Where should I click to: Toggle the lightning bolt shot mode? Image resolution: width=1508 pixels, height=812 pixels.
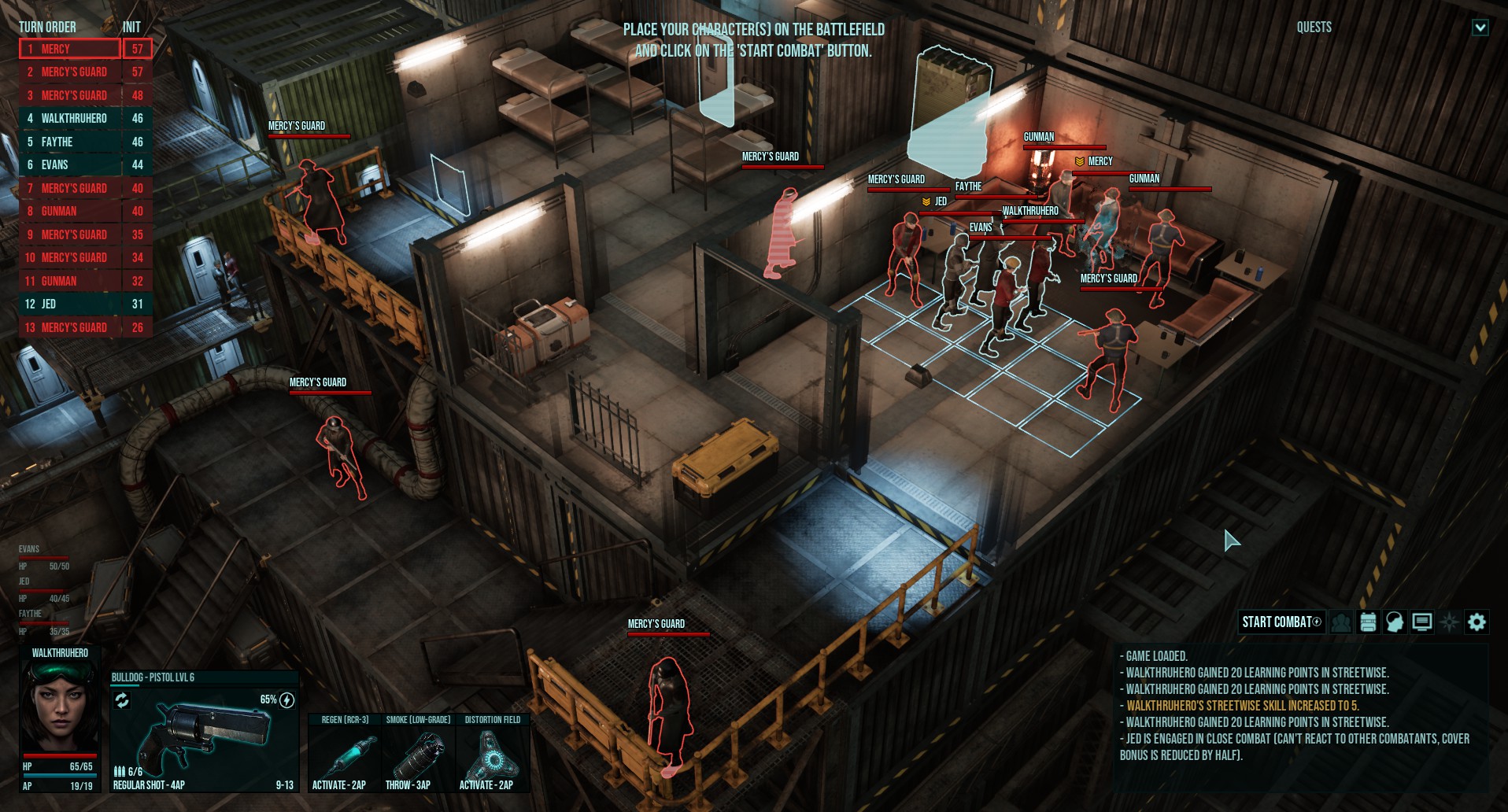[x=287, y=700]
